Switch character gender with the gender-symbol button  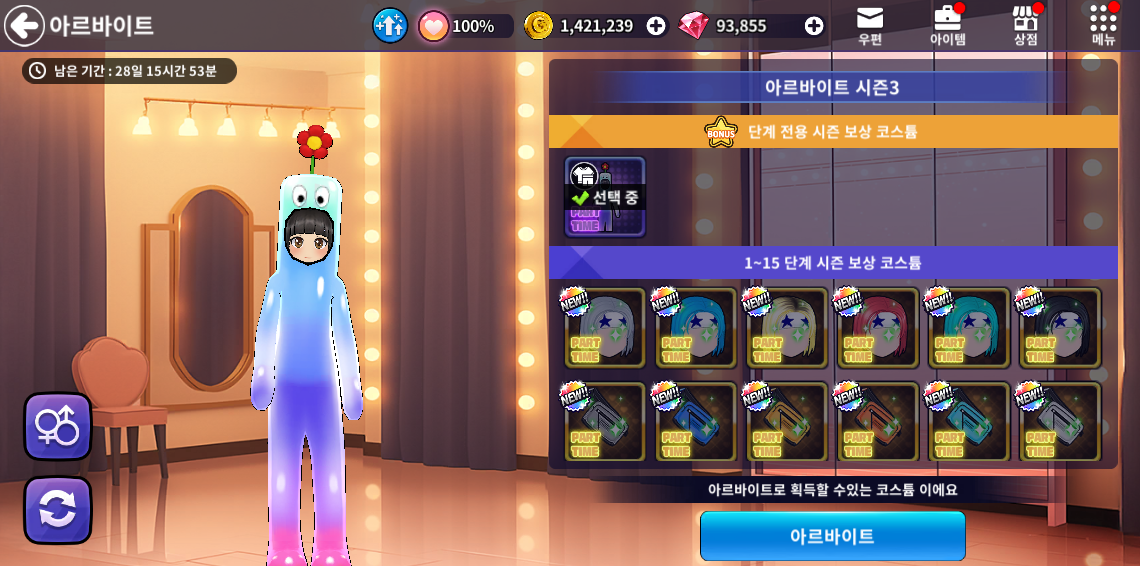(58, 426)
